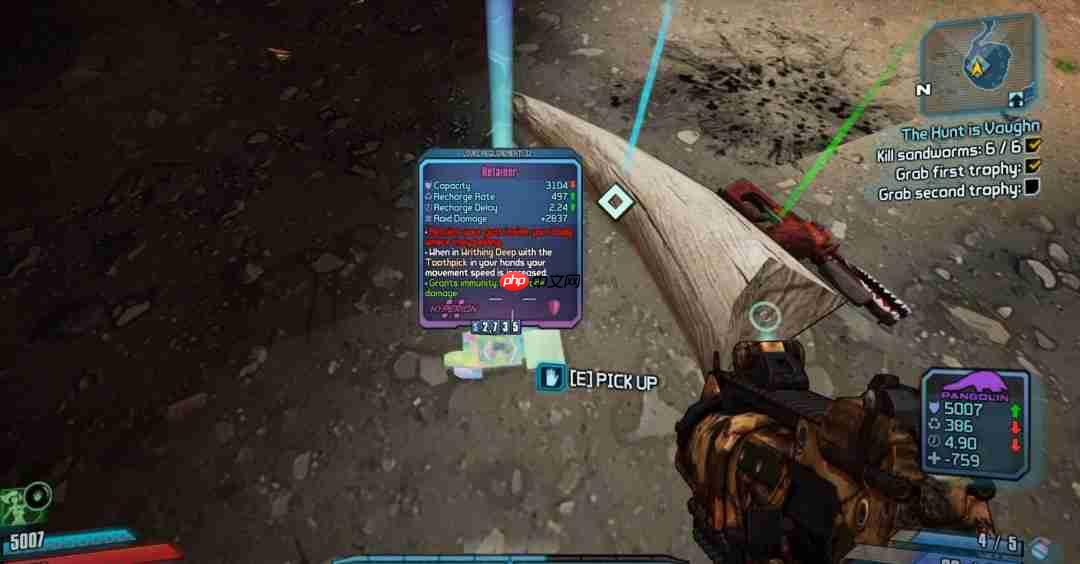The width and height of the screenshot is (1080, 564).
Task: Click the grenade icon by ammo count
Action: (x=1041, y=547)
